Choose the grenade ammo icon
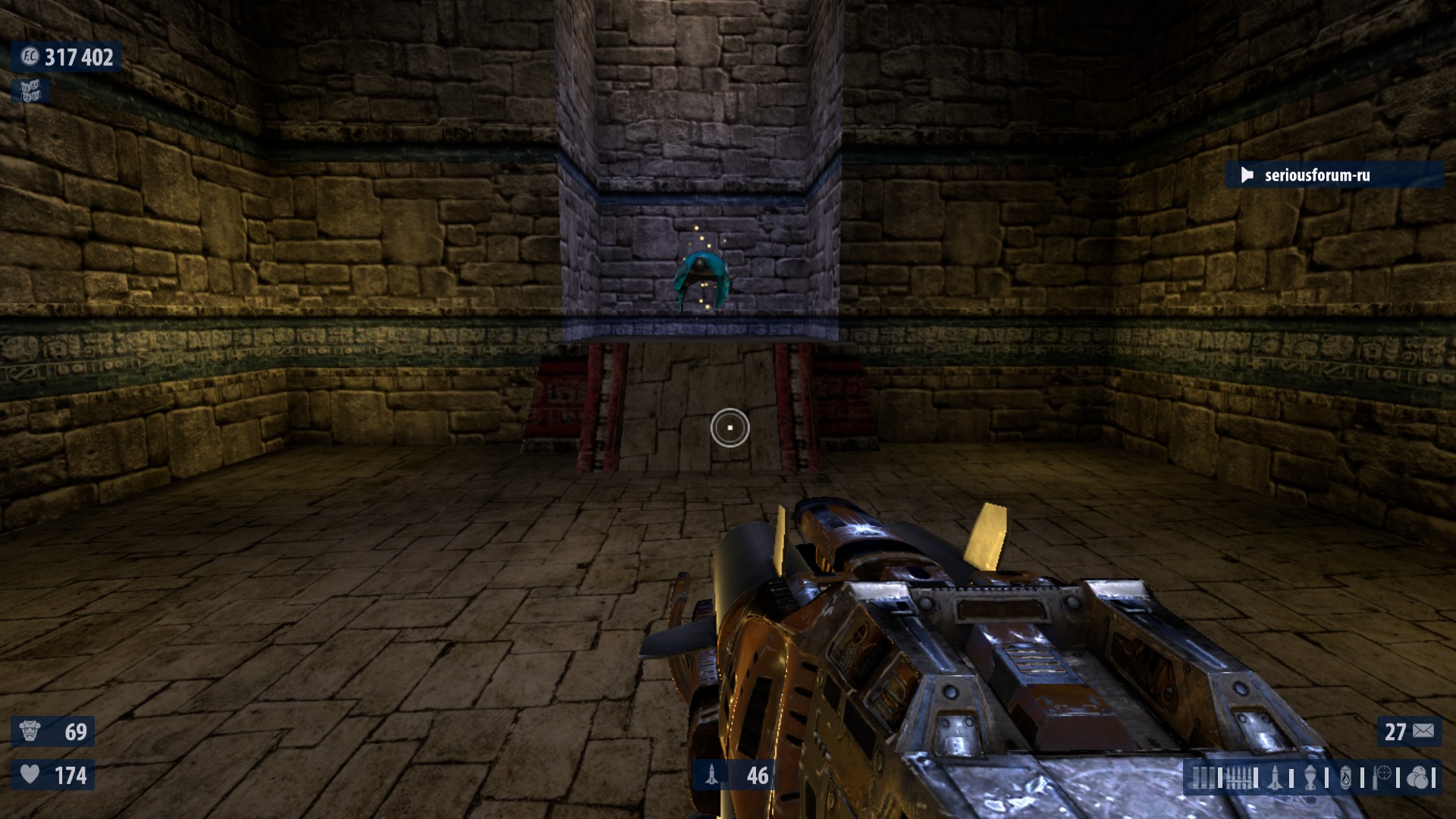The height and width of the screenshot is (819, 1456). tap(1310, 777)
